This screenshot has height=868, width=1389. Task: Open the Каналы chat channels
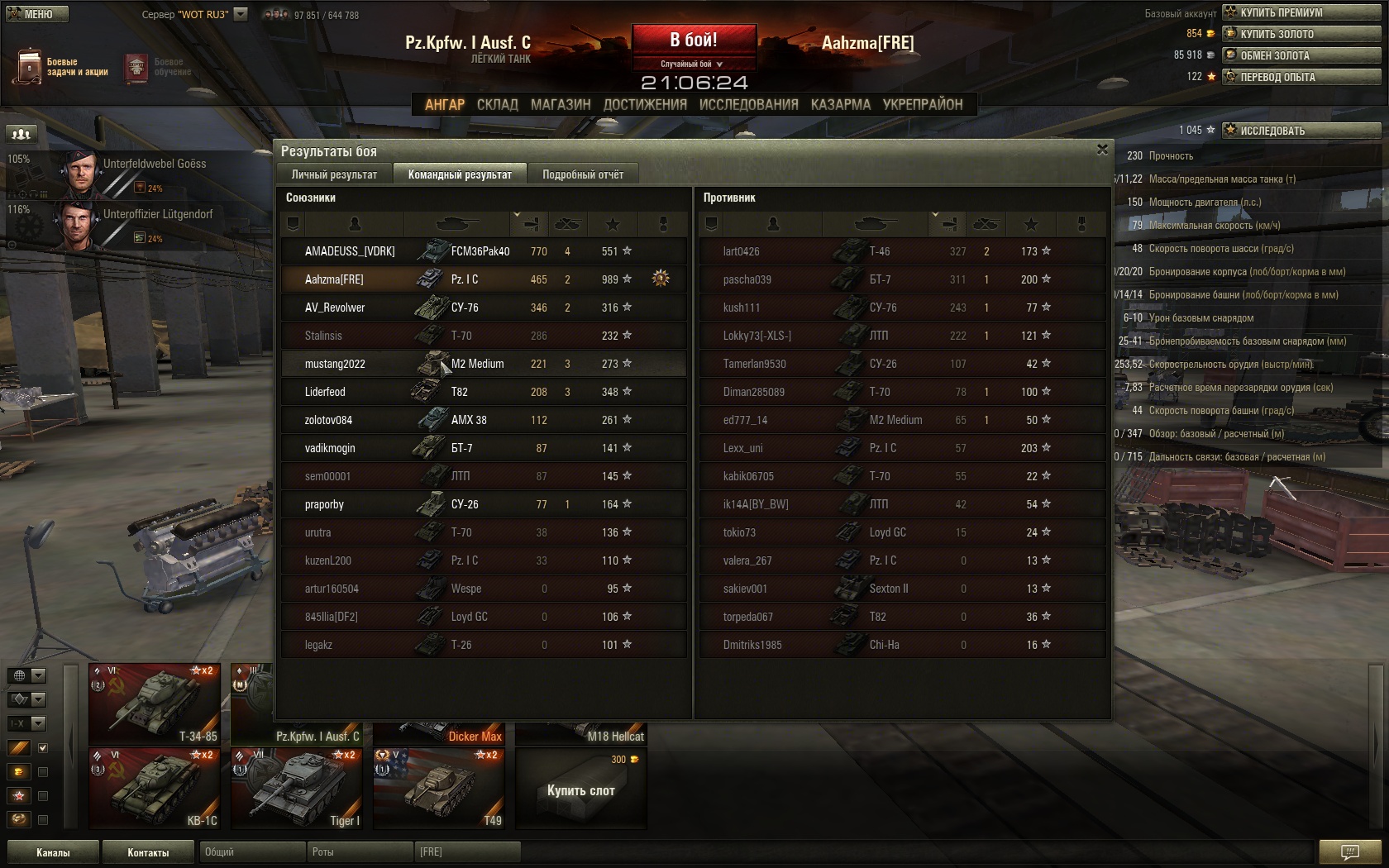(x=53, y=852)
